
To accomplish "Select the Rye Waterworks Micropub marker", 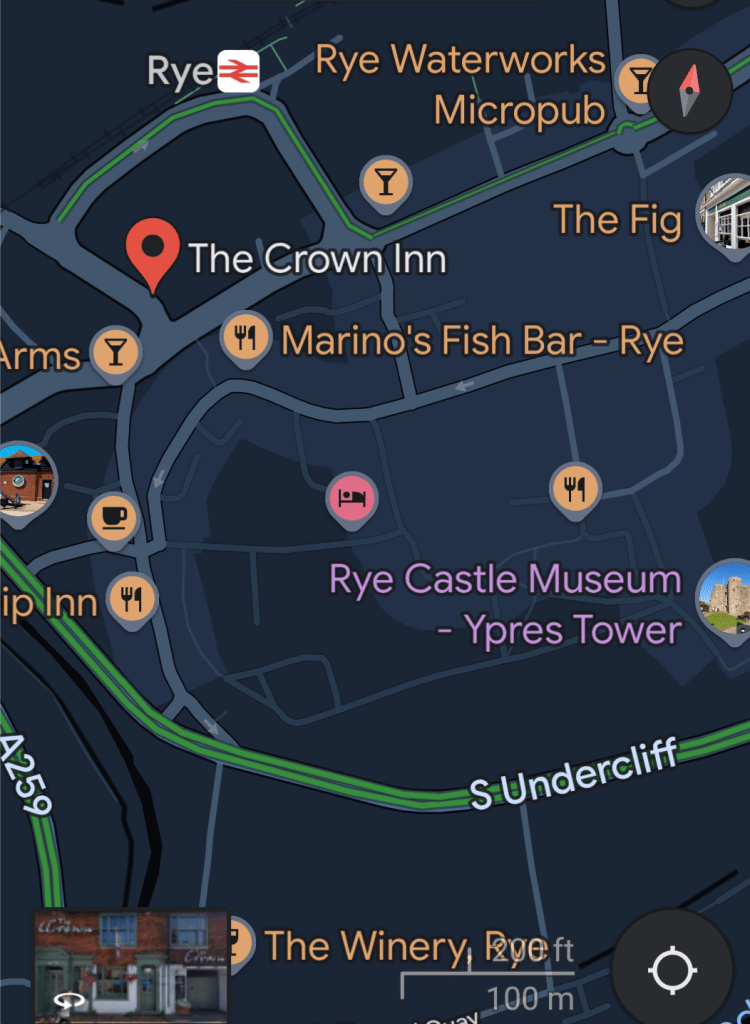I will coord(637,81).
